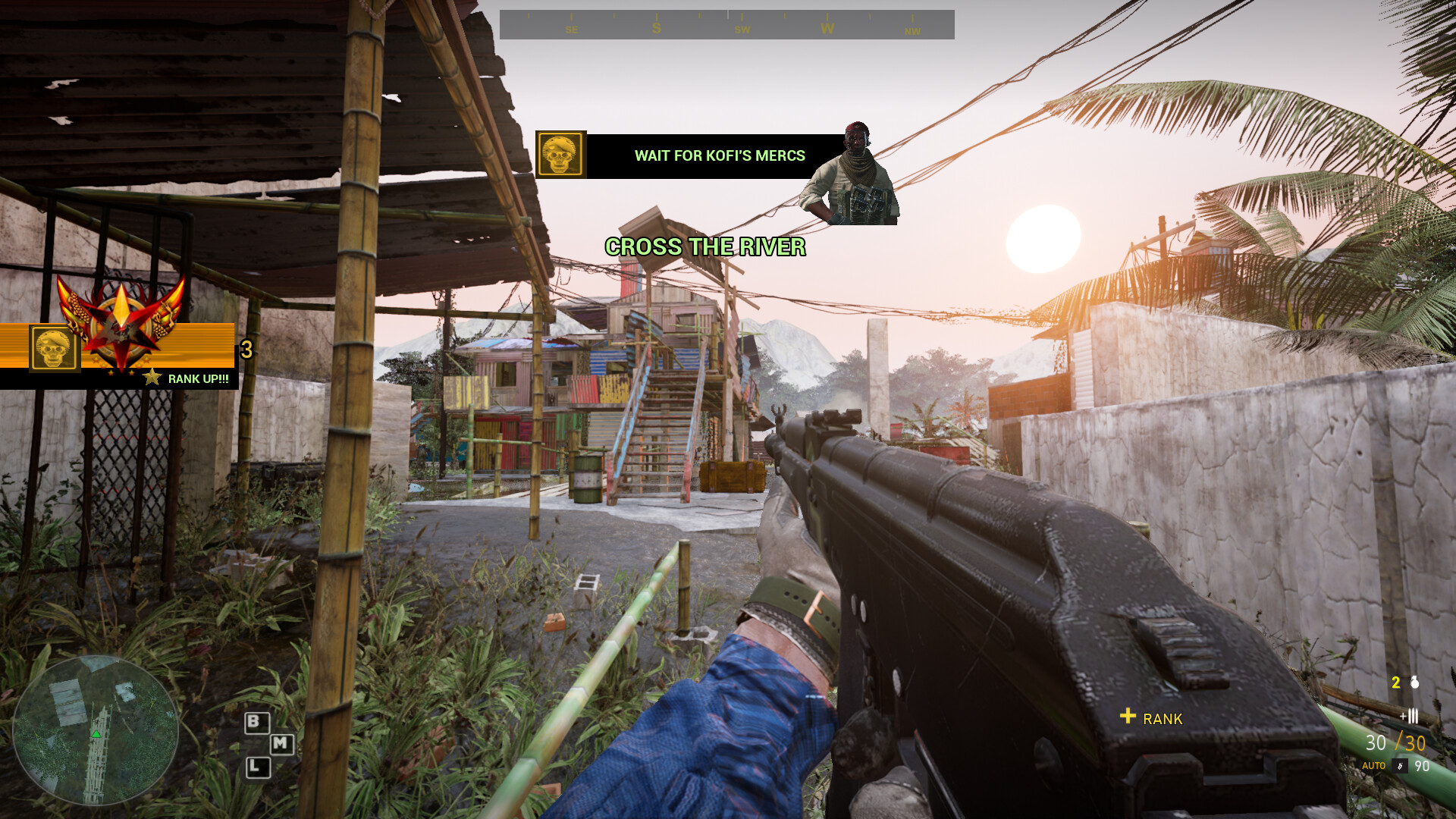This screenshot has width=1456, height=819.
Task: Select the W heading on the compass strip
Action: [x=827, y=27]
